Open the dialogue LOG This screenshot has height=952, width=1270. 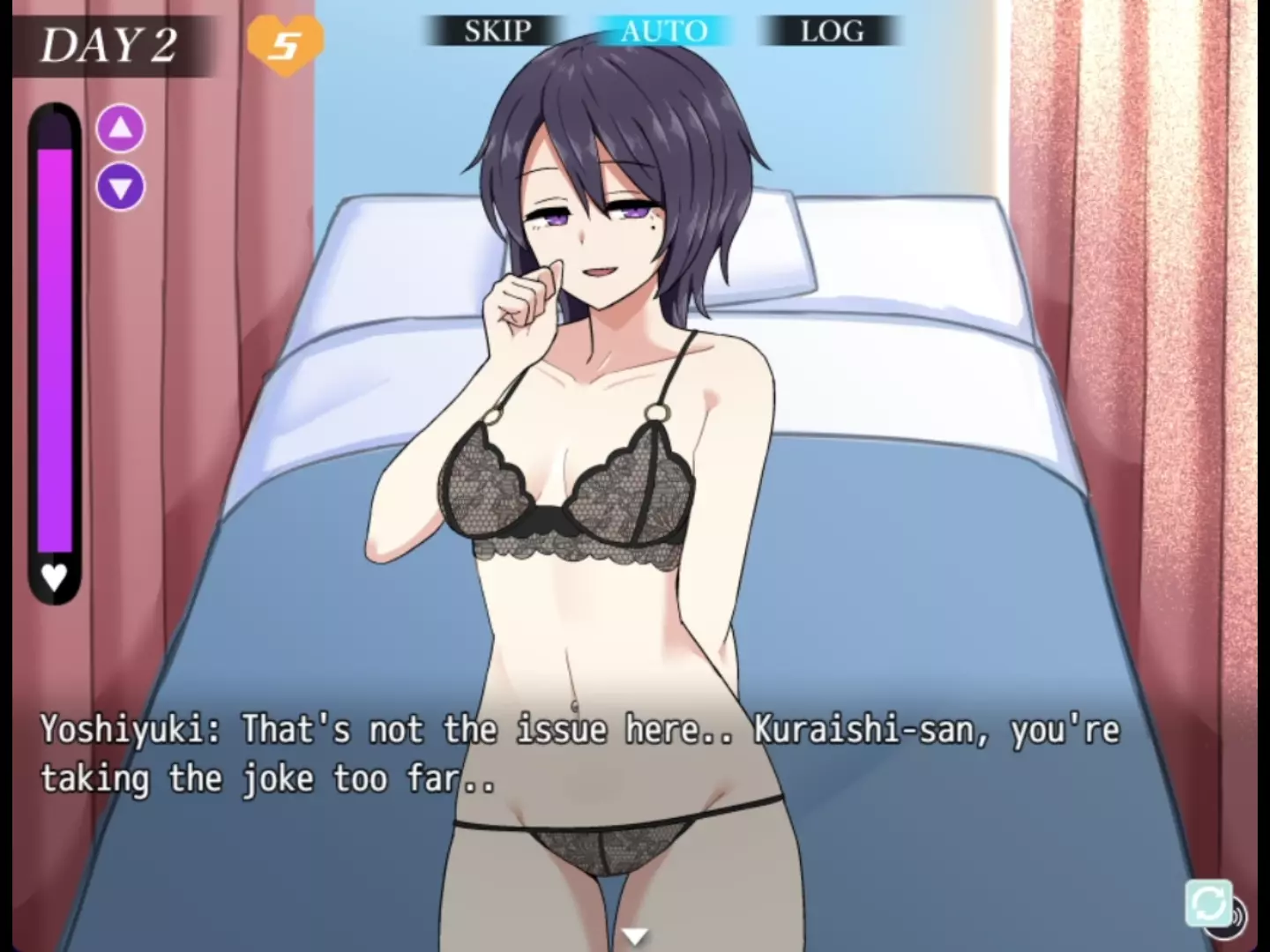click(831, 32)
